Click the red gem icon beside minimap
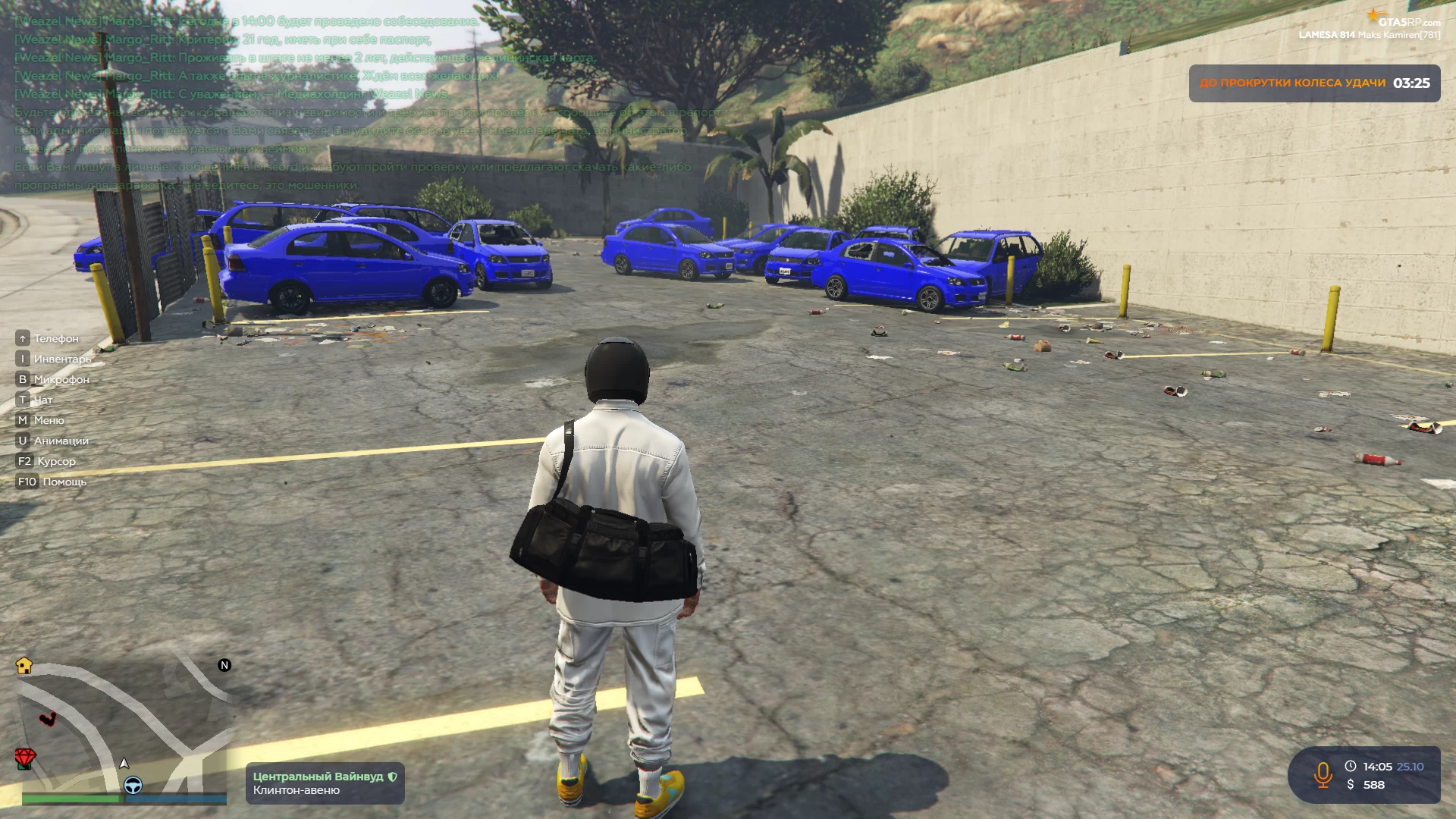Viewport: 1456px width, 819px height. coord(25,758)
